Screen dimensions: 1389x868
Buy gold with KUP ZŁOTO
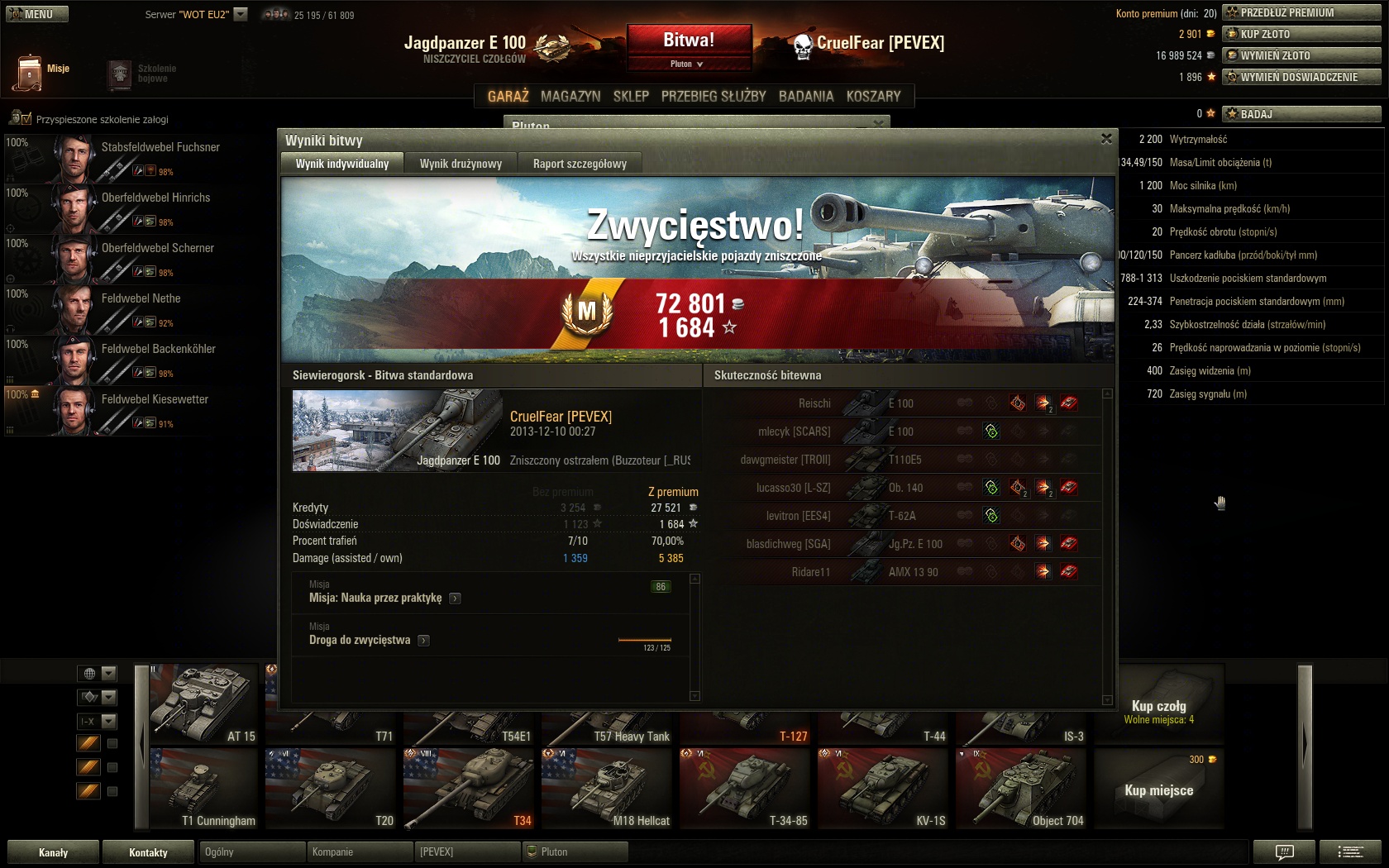[x=1302, y=34]
